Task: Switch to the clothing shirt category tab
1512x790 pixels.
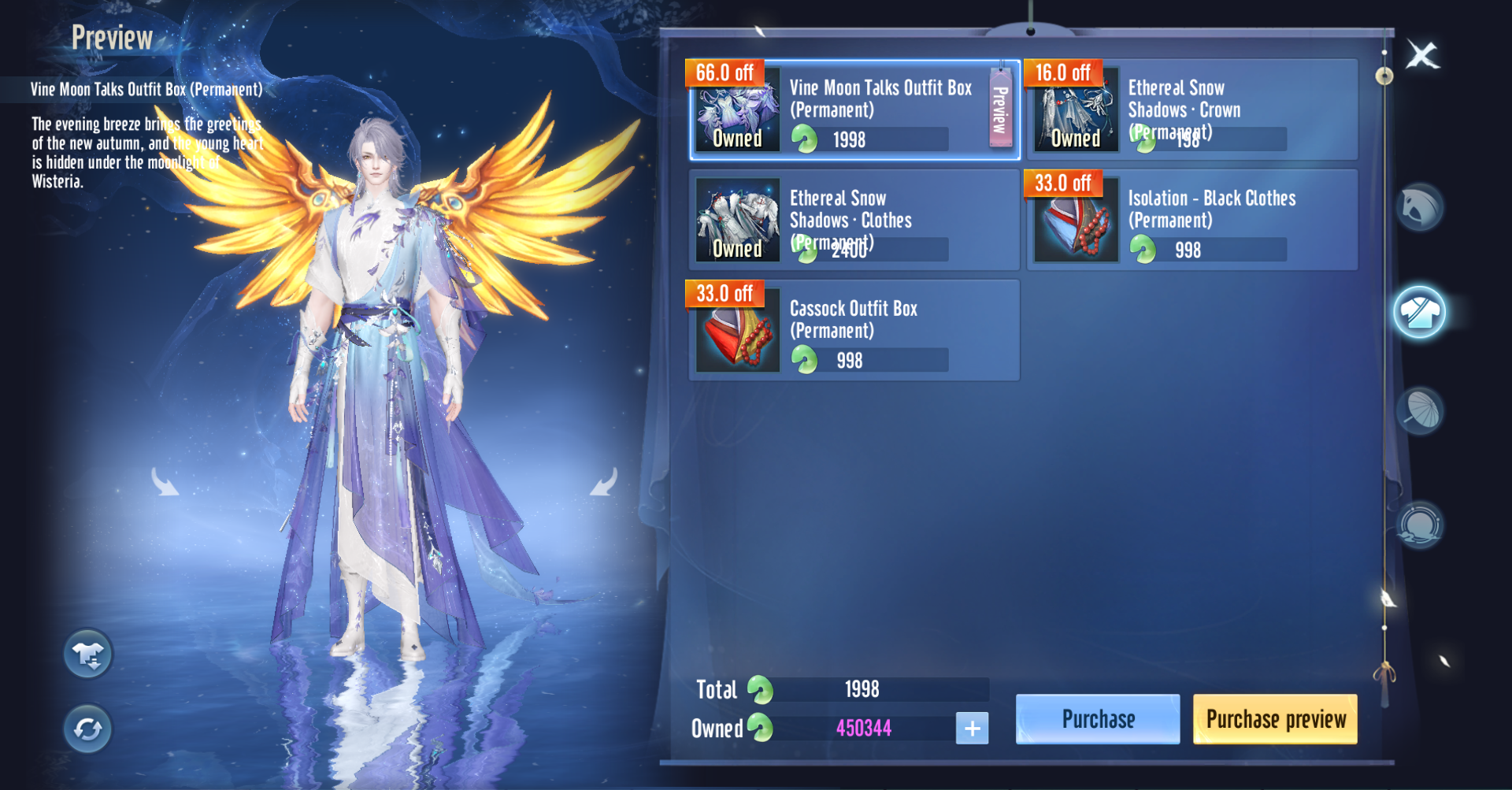Action: coord(1419,313)
